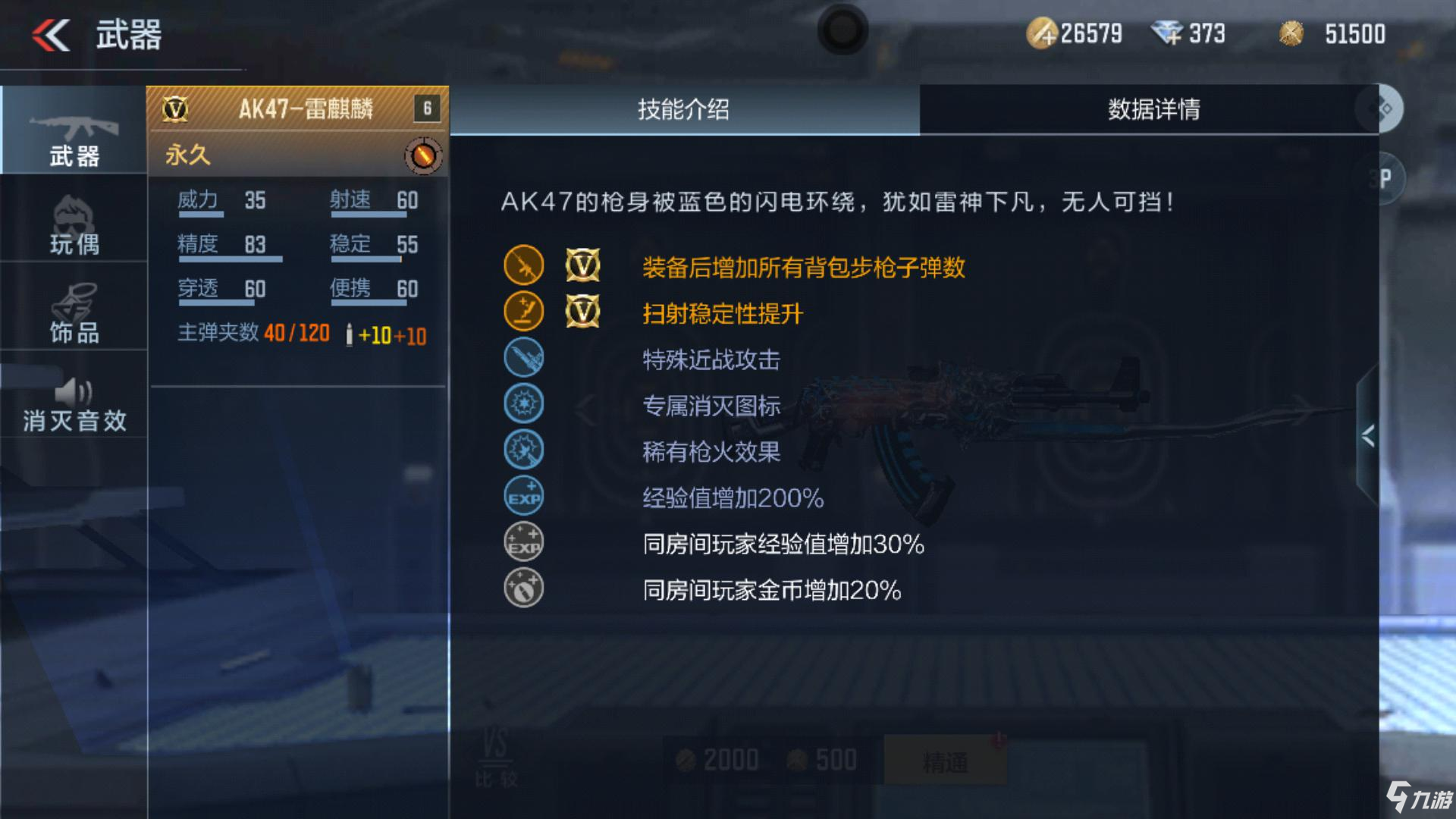Image resolution: width=1456 pixels, height=819 pixels.
Task: Click the rare gunfire effect skill icon
Action: [x=523, y=449]
